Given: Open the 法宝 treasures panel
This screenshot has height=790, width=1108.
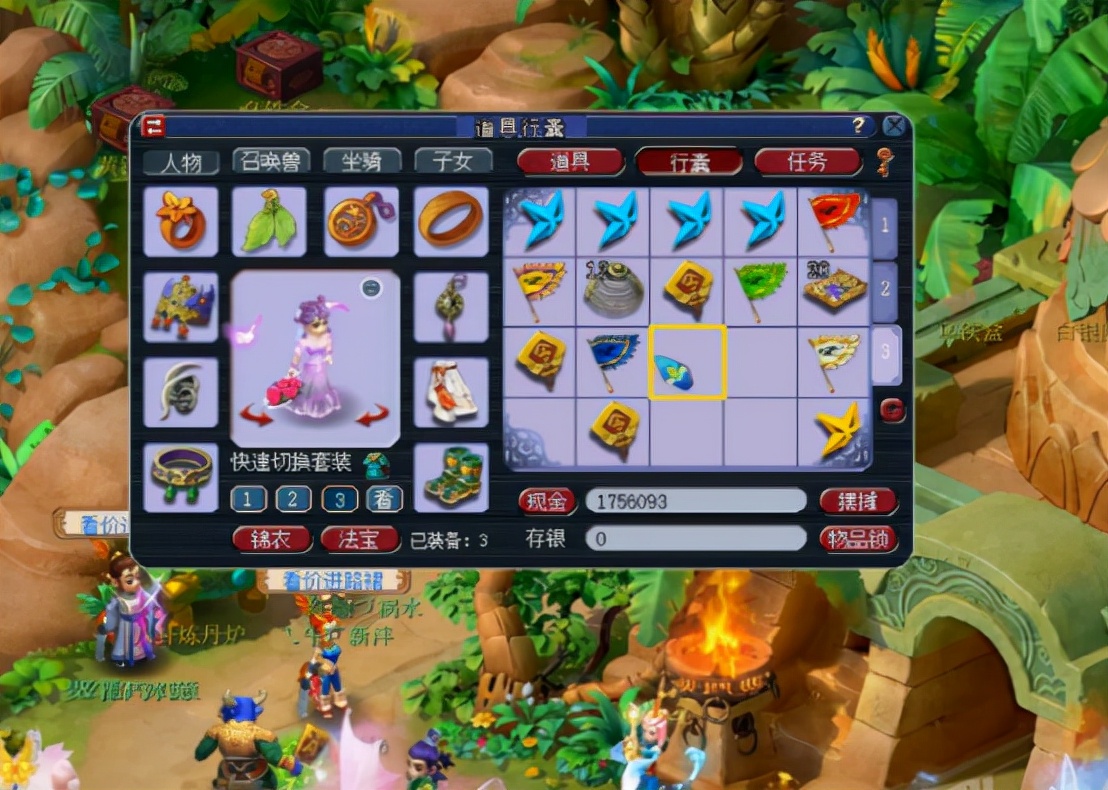Looking at the screenshot, I should 359,540.
